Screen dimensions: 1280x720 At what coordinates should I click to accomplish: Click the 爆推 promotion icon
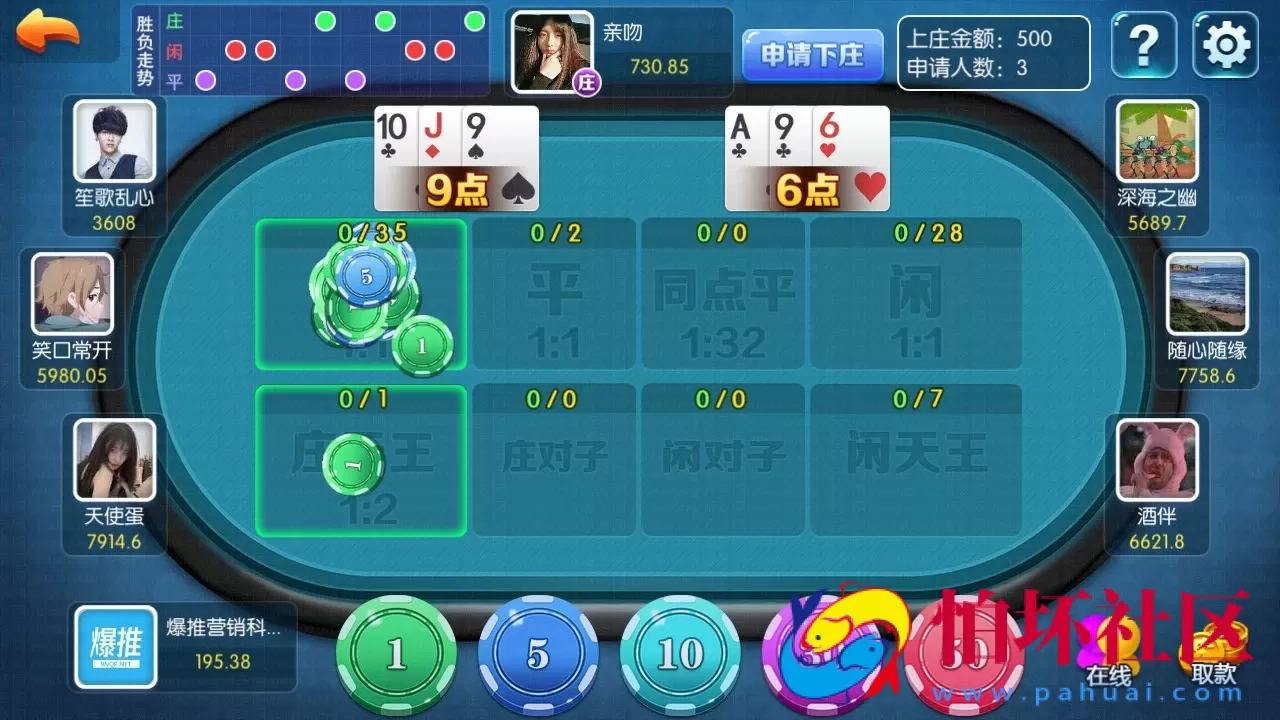click(x=113, y=647)
